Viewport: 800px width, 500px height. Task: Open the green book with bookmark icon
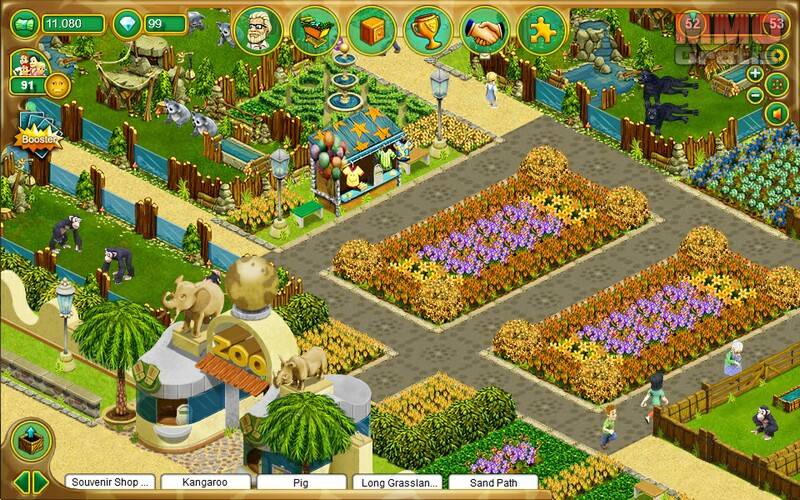[x=314, y=31]
